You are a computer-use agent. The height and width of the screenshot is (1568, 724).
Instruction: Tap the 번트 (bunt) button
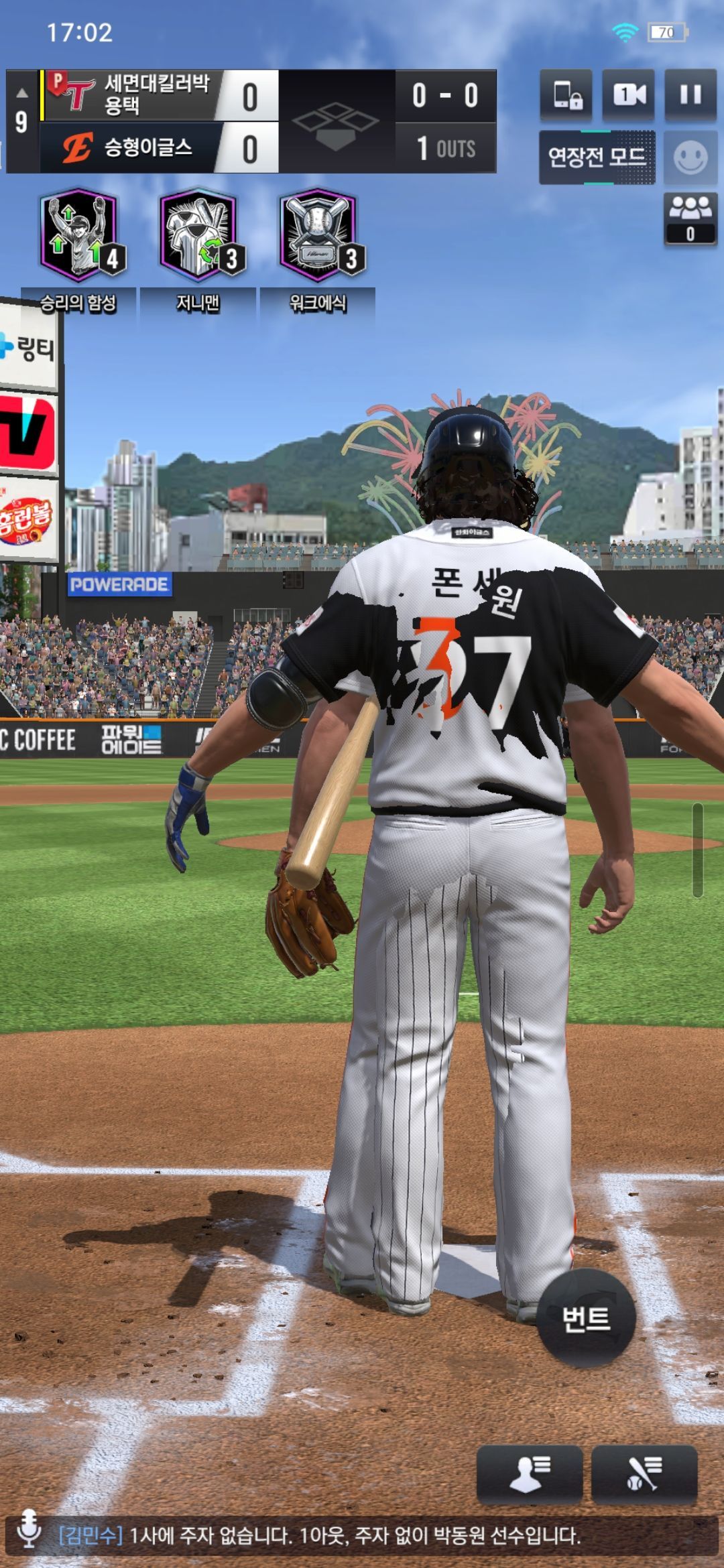(x=586, y=1319)
